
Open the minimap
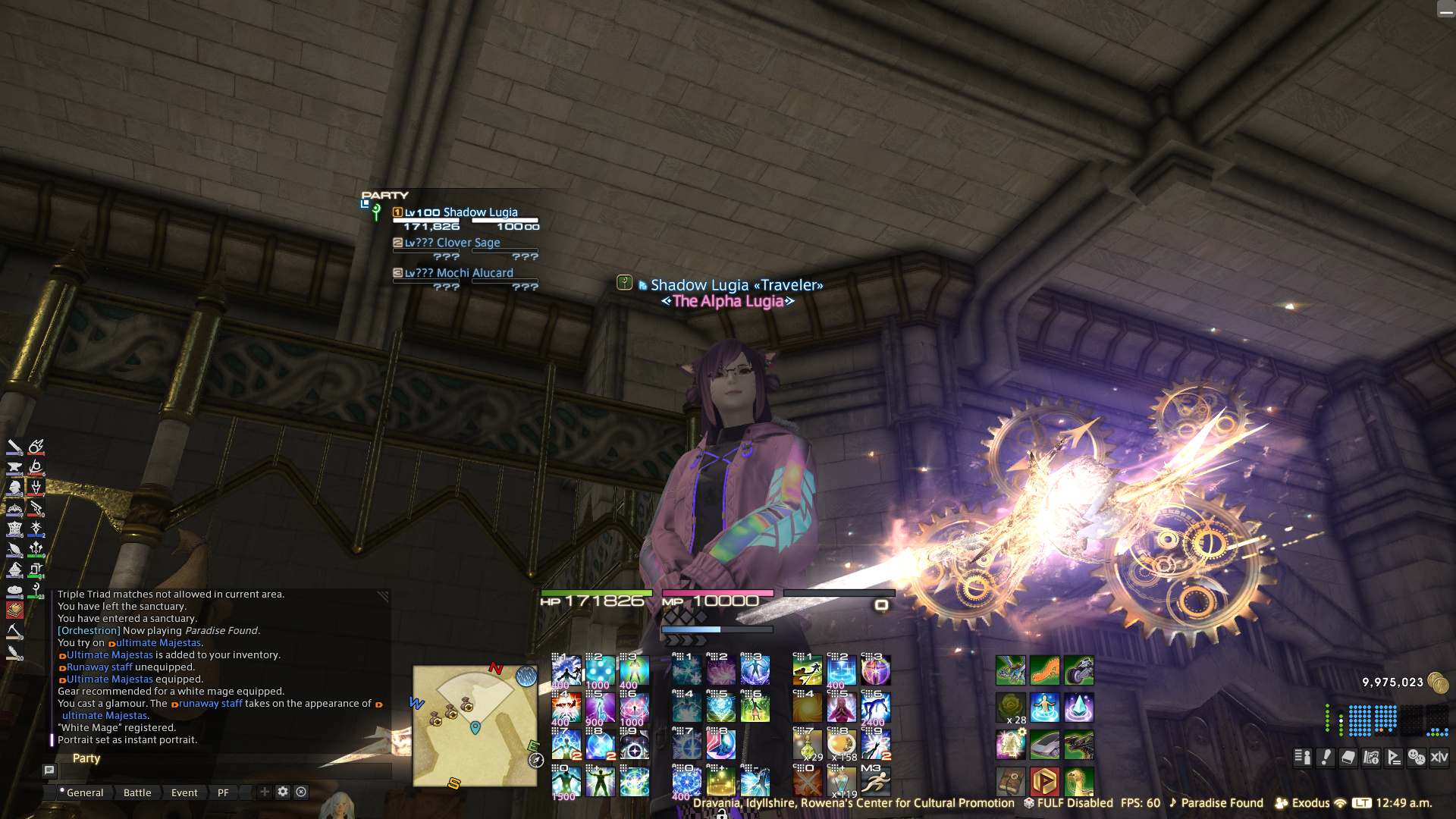475,726
